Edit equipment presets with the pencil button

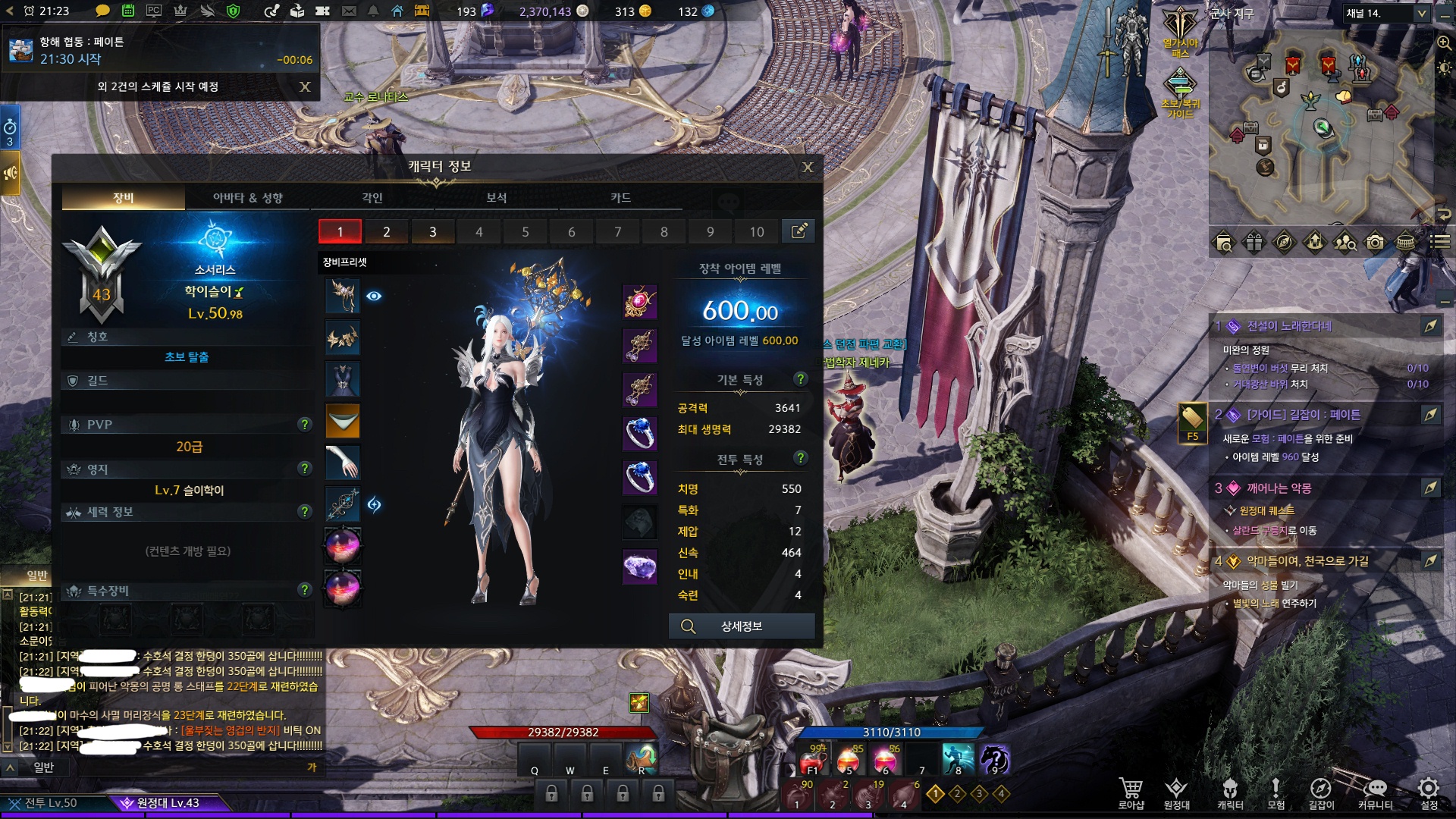point(799,231)
